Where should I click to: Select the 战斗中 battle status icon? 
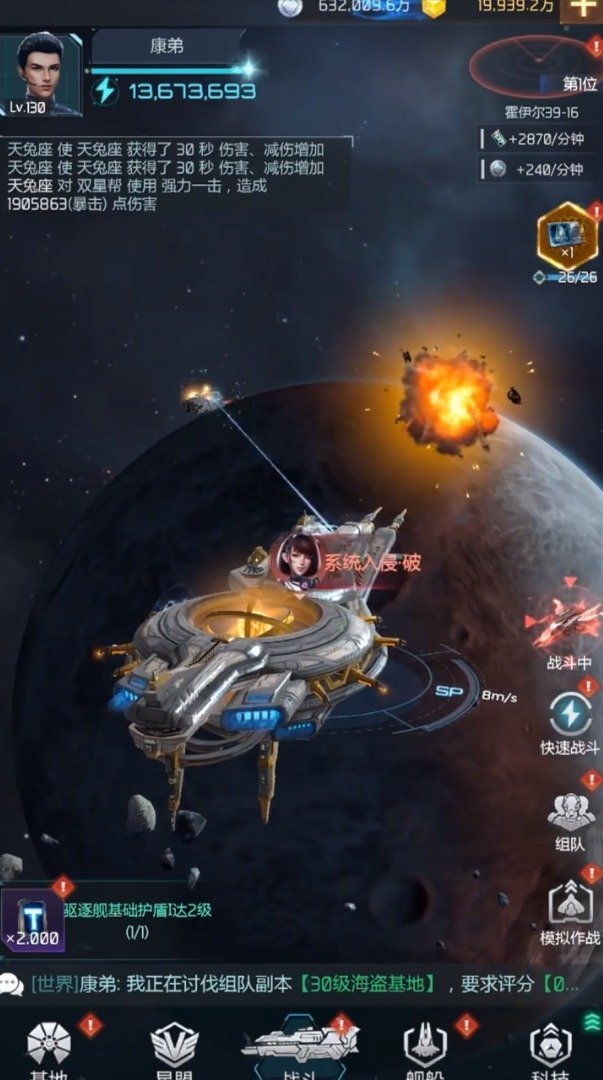pos(567,628)
